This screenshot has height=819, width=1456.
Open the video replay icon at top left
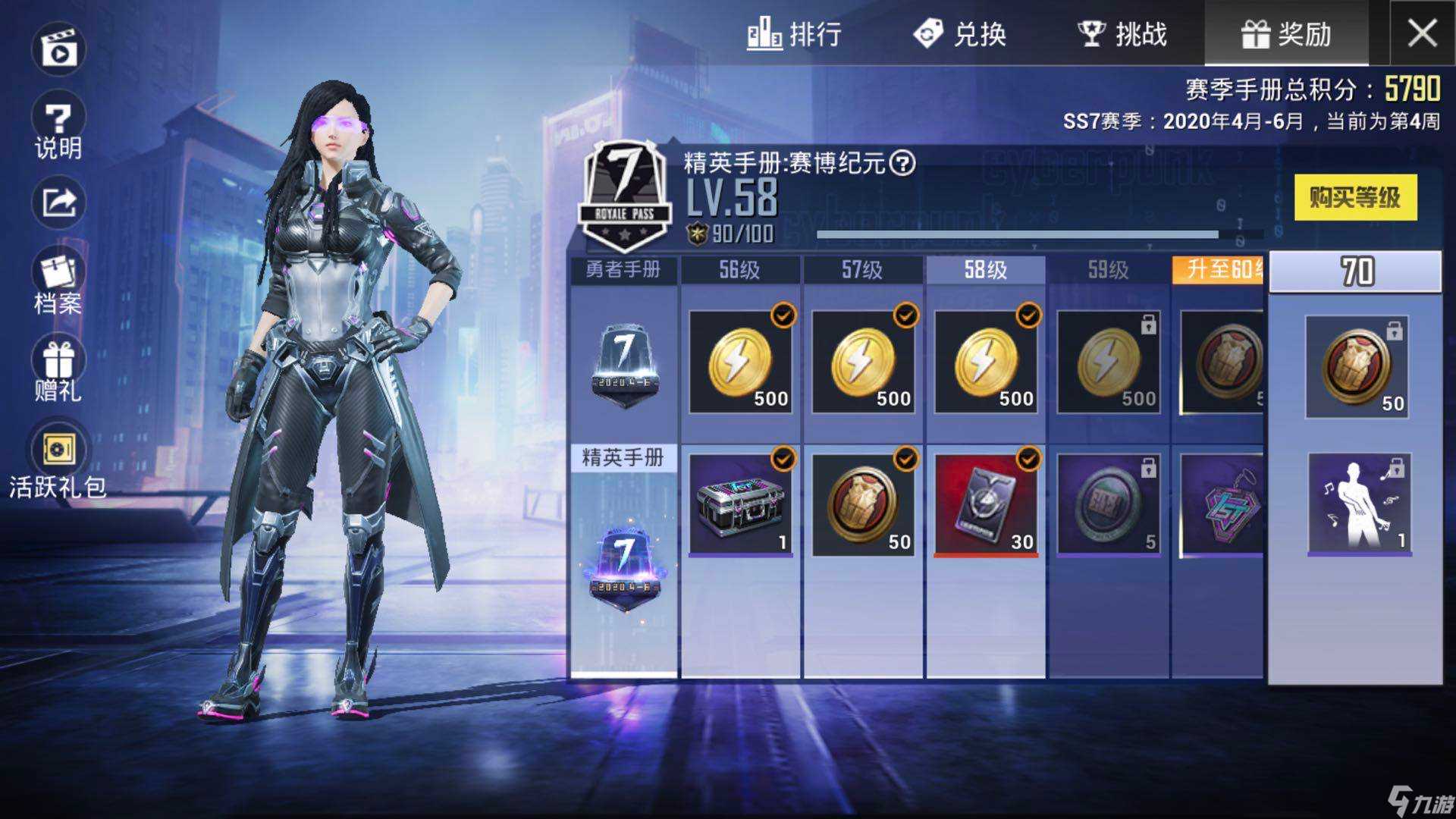tap(59, 49)
